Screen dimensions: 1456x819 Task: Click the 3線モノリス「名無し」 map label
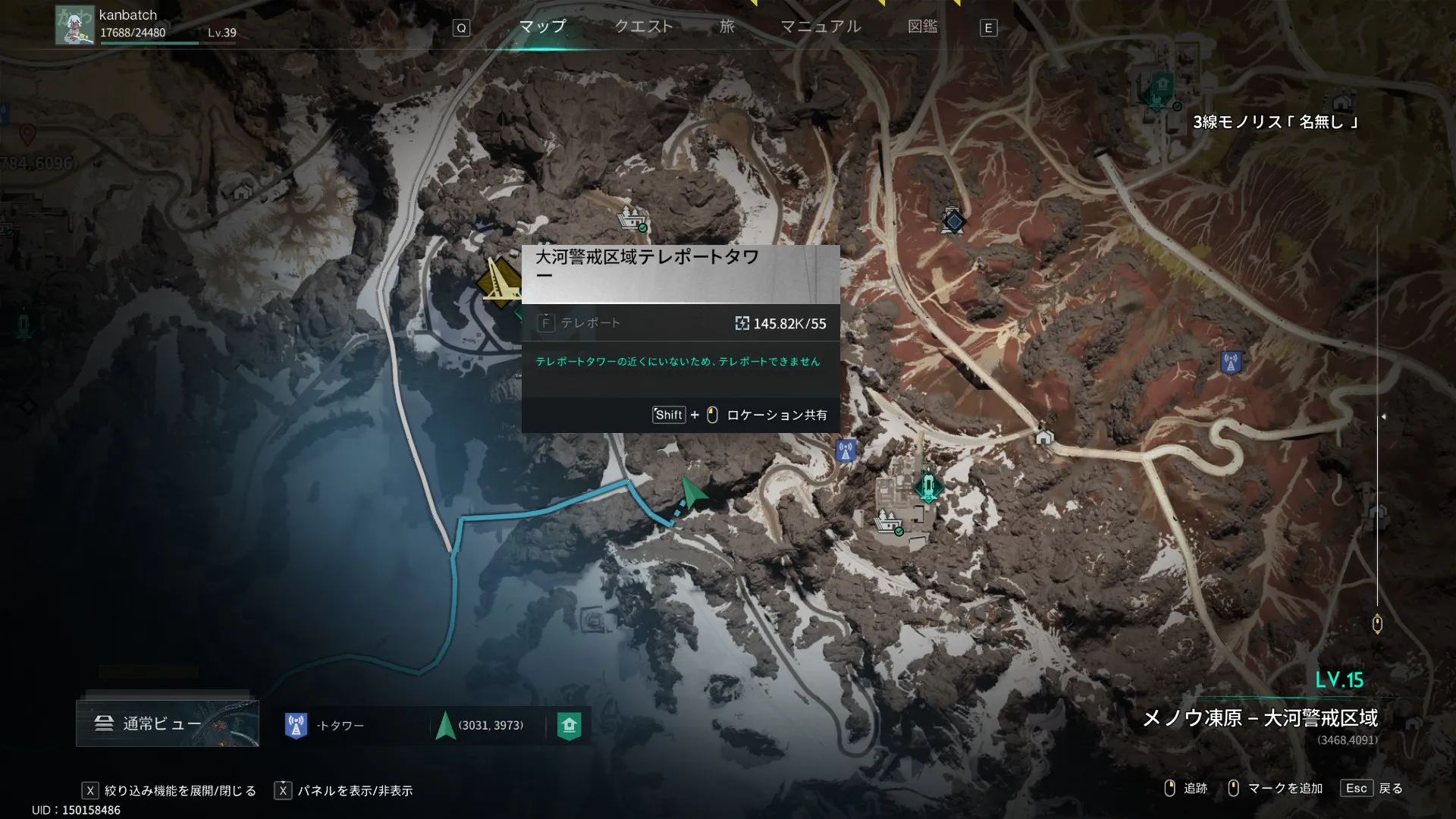click(1275, 122)
